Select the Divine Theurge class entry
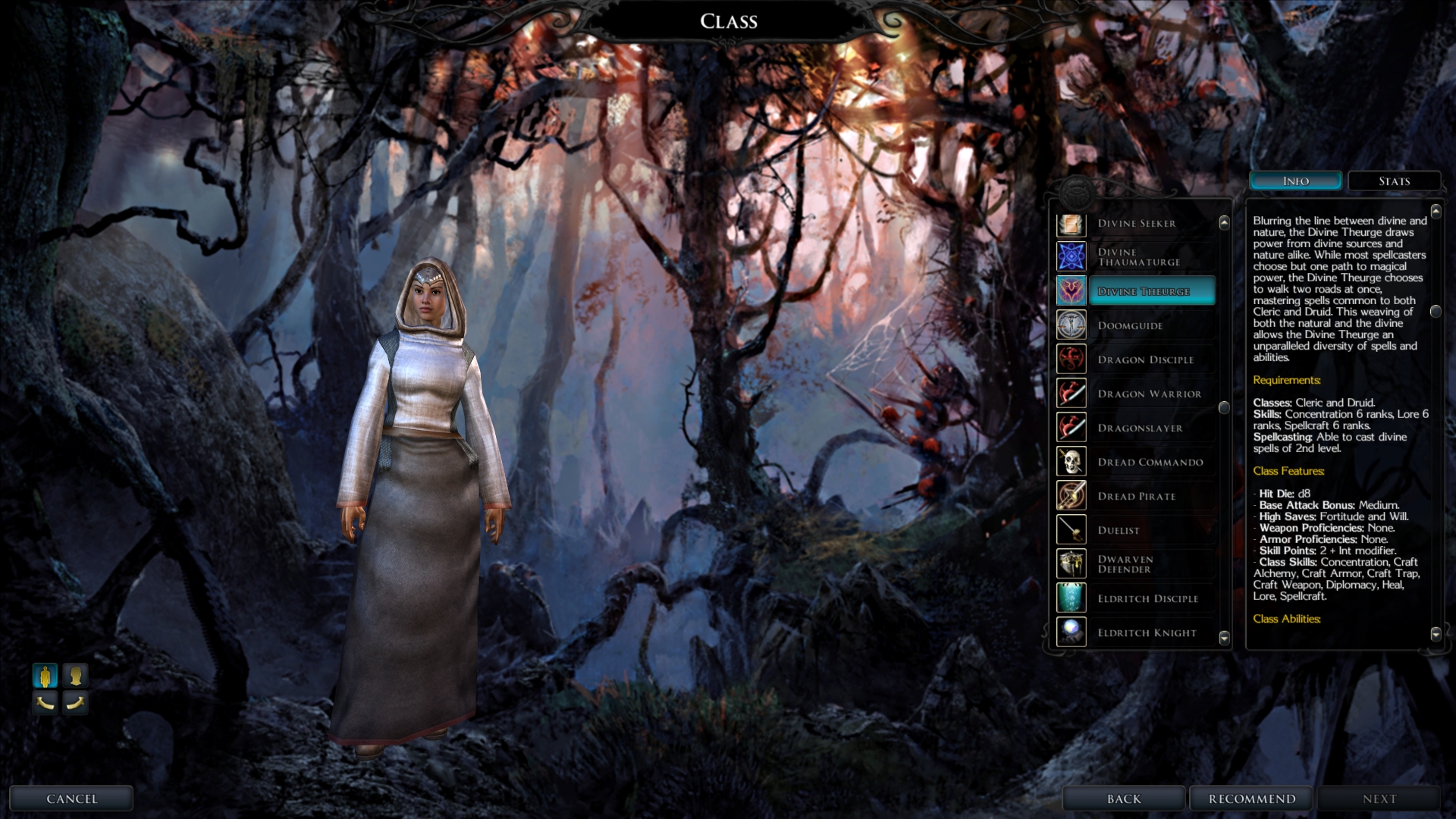The width and height of the screenshot is (1456, 819). (x=1144, y=291)
